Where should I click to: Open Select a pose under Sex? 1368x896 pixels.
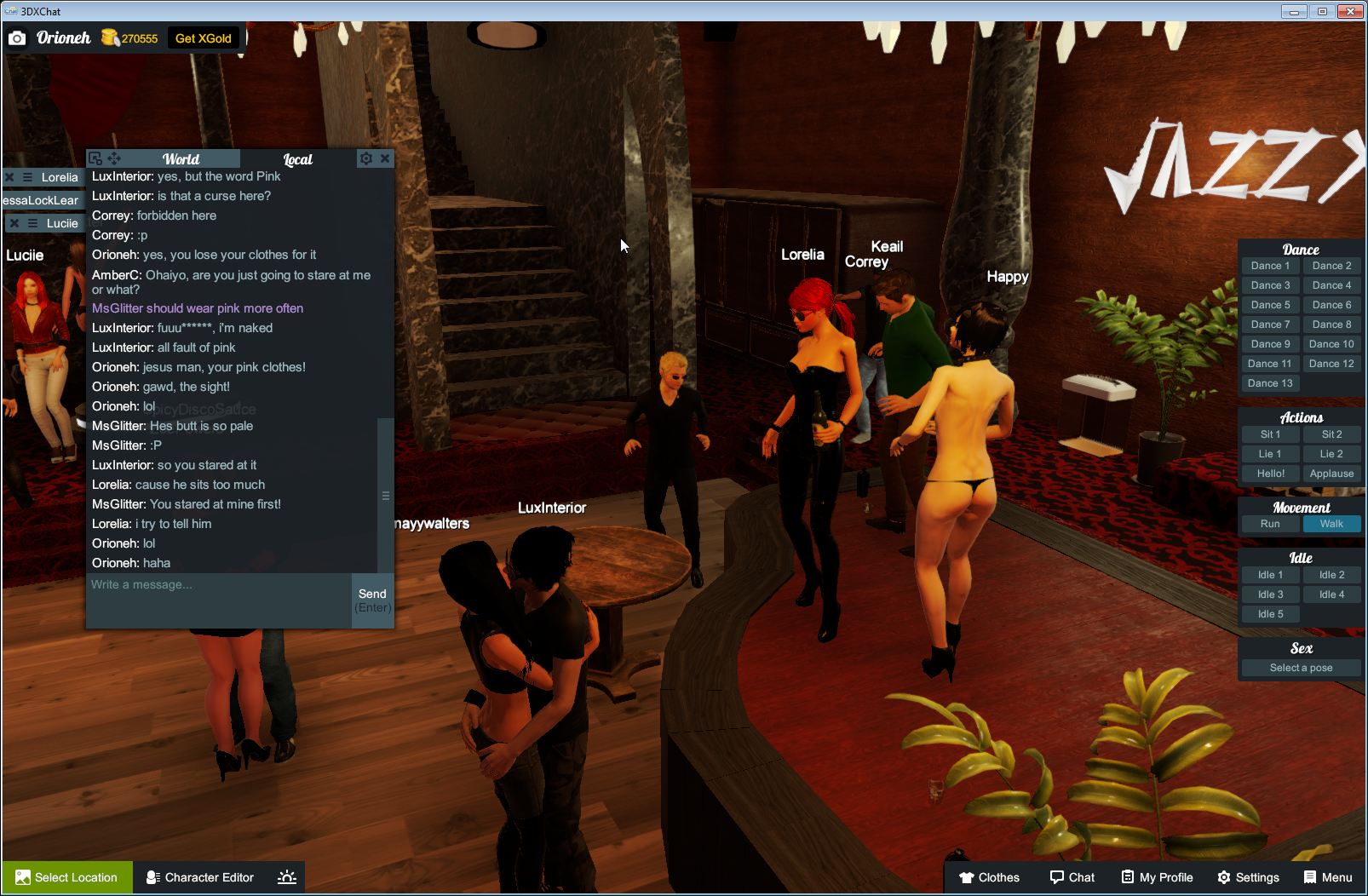[1301, 668]
